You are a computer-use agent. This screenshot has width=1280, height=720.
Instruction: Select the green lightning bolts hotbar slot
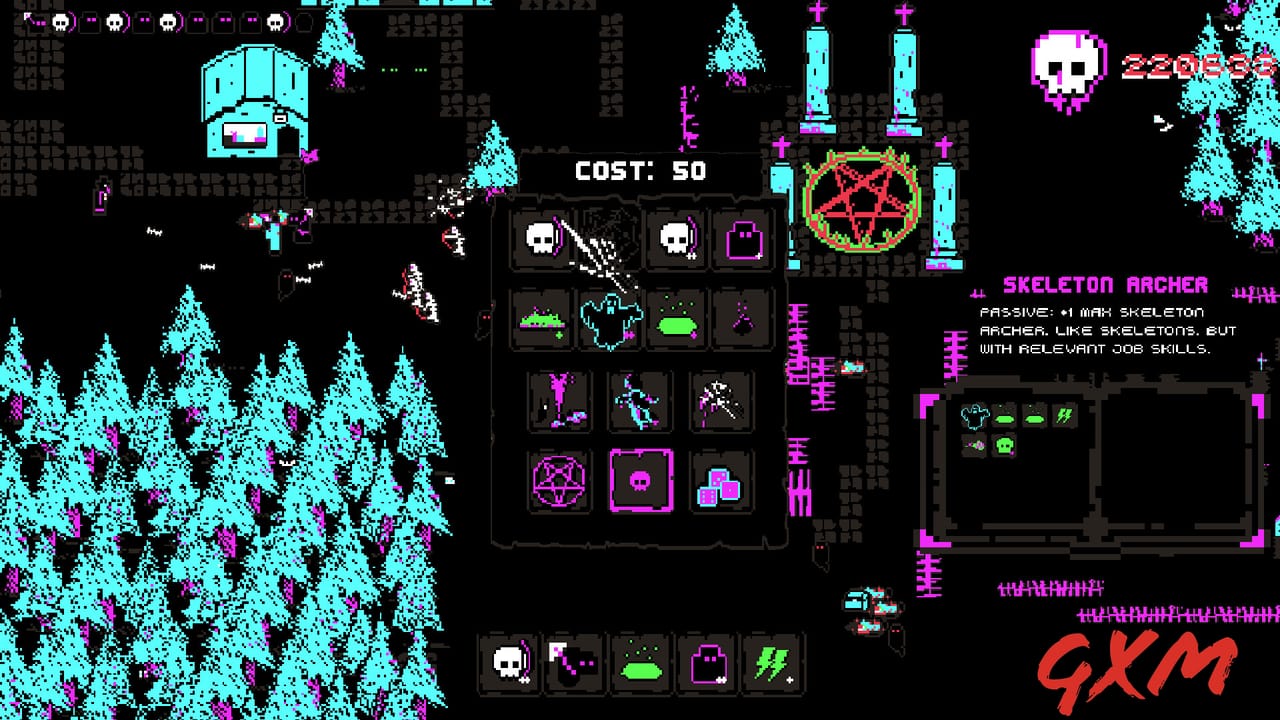click(x=774, y=661)
